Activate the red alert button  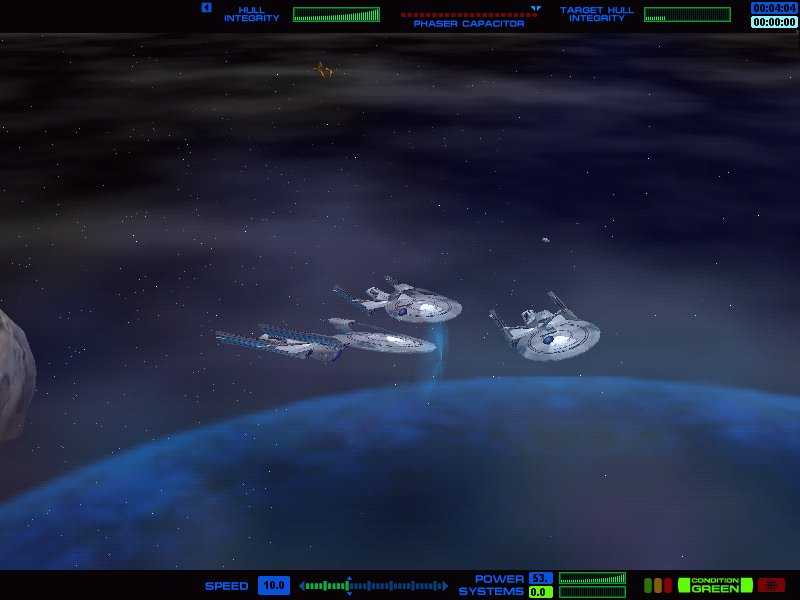771,585
